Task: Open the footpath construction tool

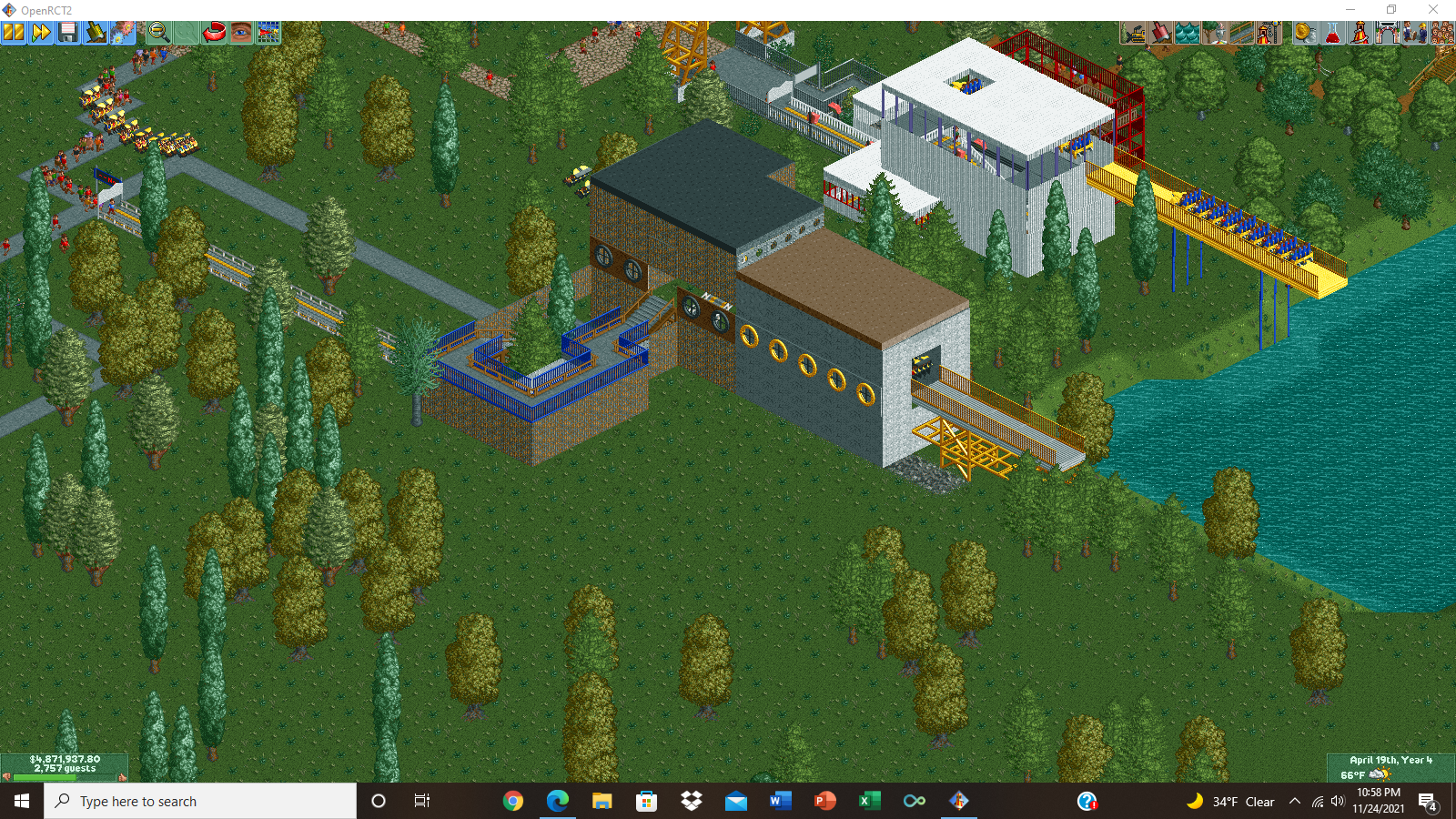Action: [1240, 32]
